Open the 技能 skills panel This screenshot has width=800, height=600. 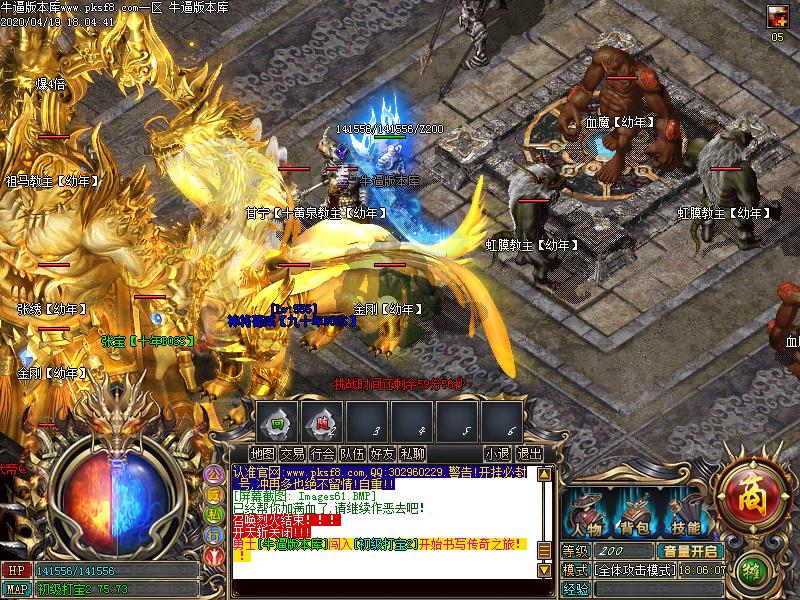tap(685, 513)
